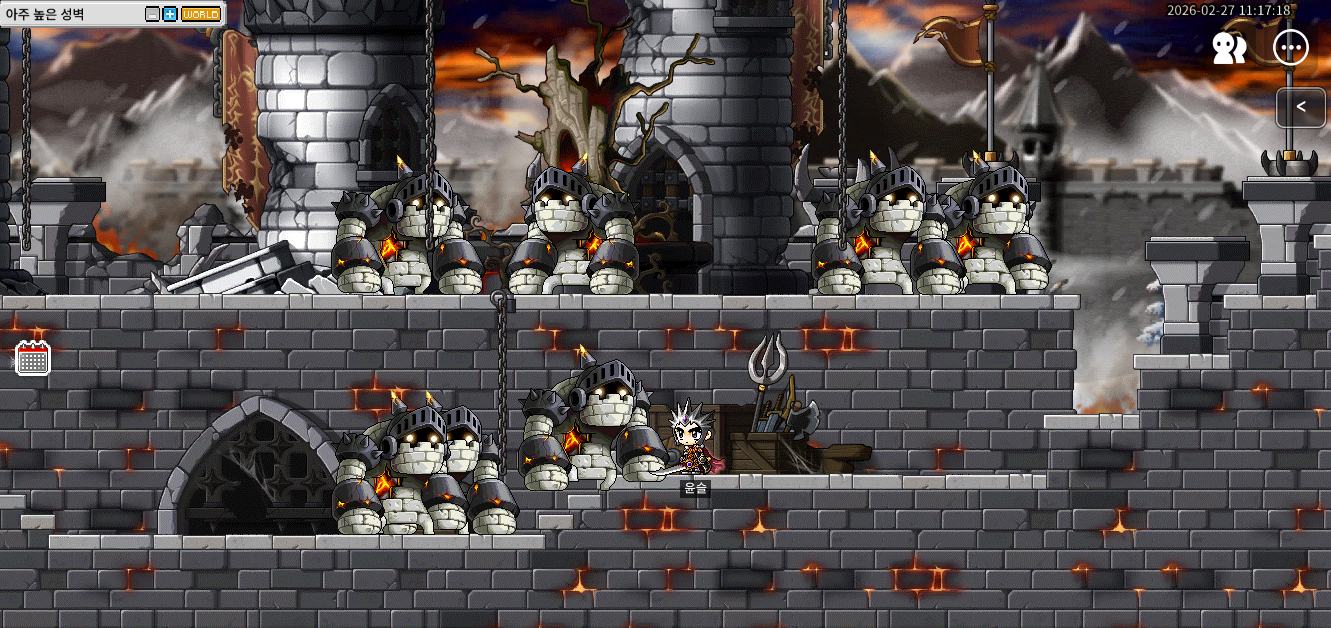
Task: Open the calendar event icon
Action: (x=33, y=358)
